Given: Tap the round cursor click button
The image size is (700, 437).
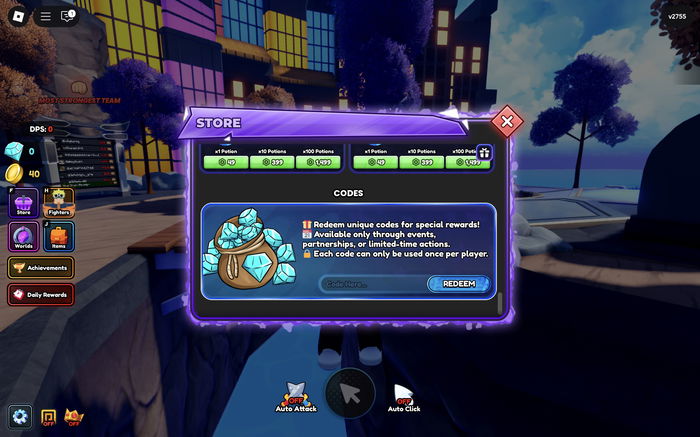Looking at the screenshot, I should tap(350, 393).
